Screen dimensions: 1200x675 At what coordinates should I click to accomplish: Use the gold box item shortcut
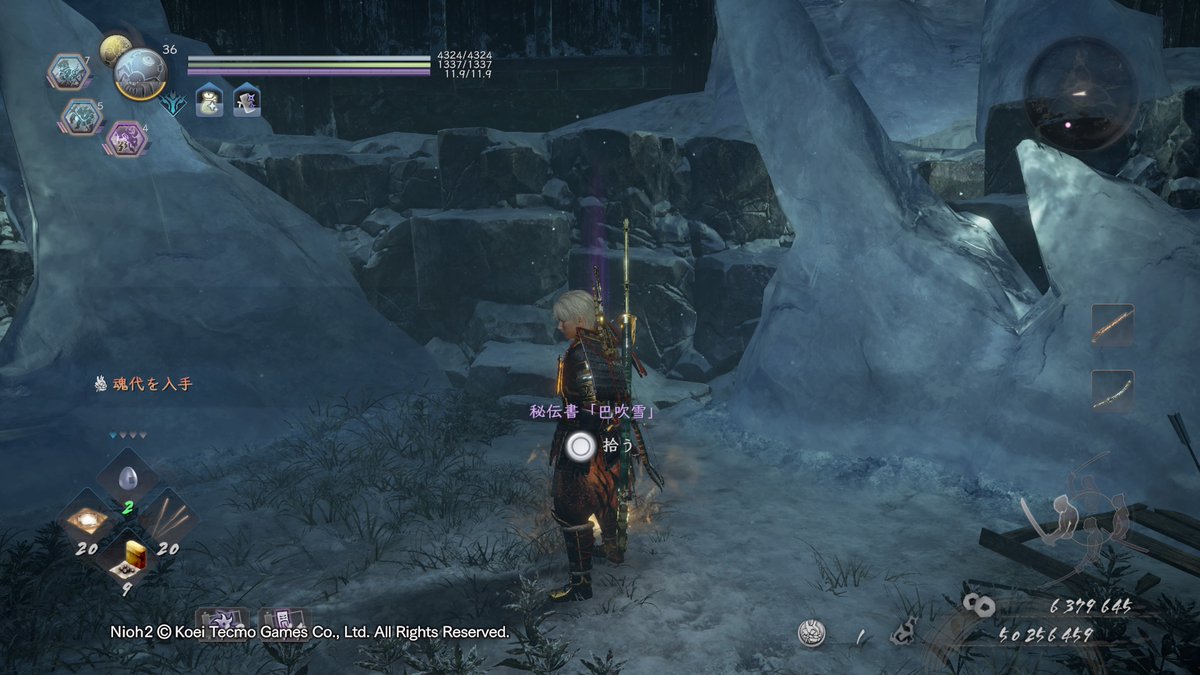coord(125,556)
